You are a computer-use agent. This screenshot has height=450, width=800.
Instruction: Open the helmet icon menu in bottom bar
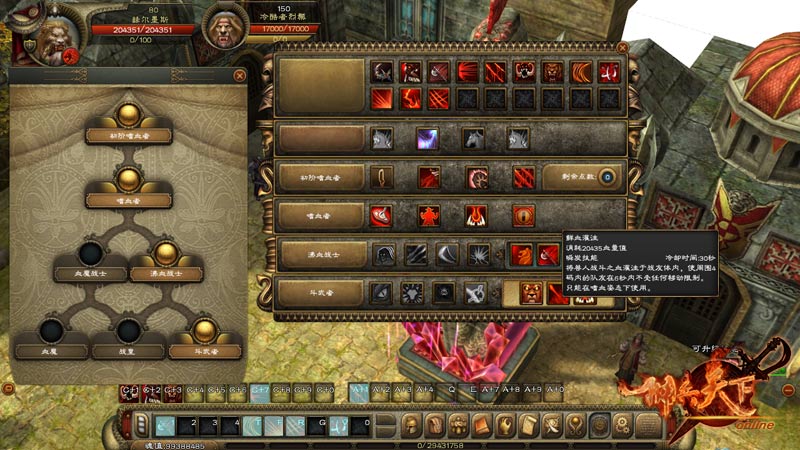pos(410,424)
